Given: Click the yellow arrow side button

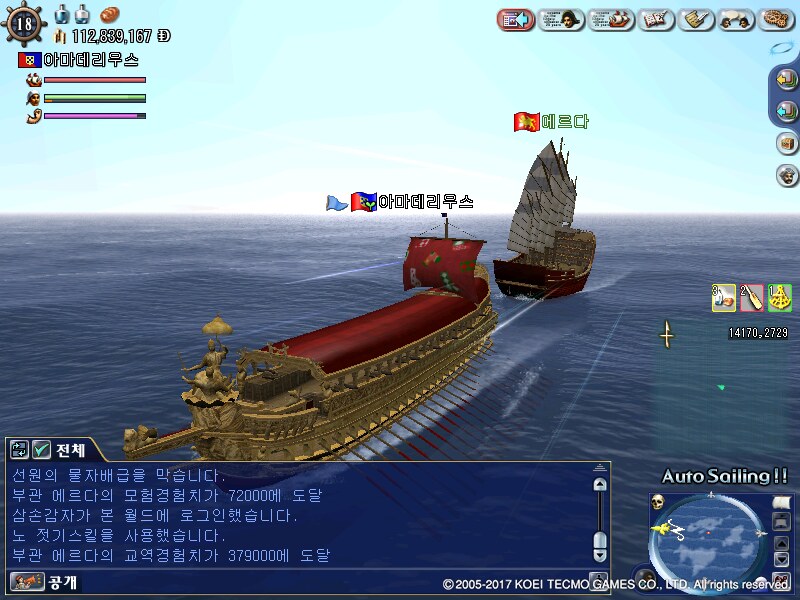Looking at the screenshot, I should (x=786, y=80).
